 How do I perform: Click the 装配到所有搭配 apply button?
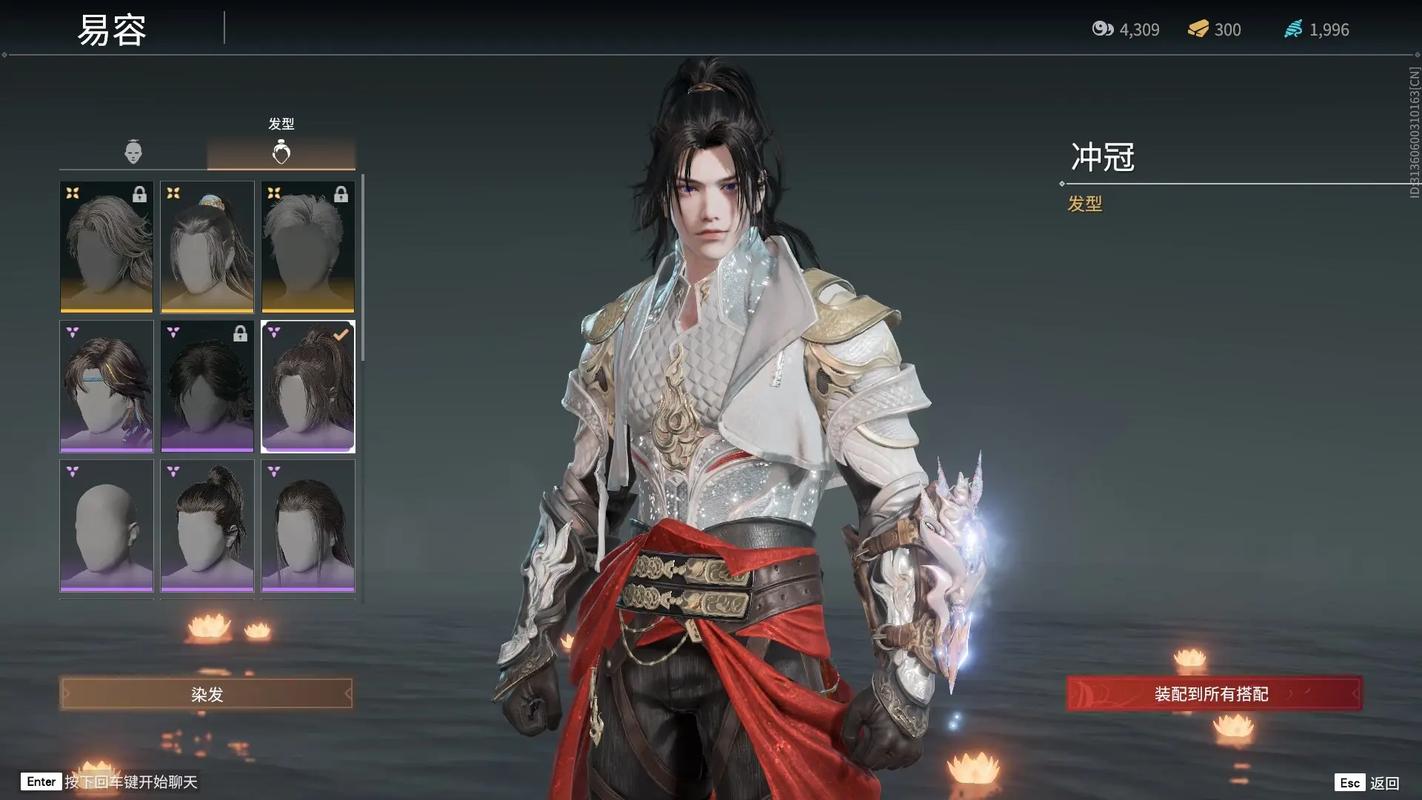(1213, 693)
